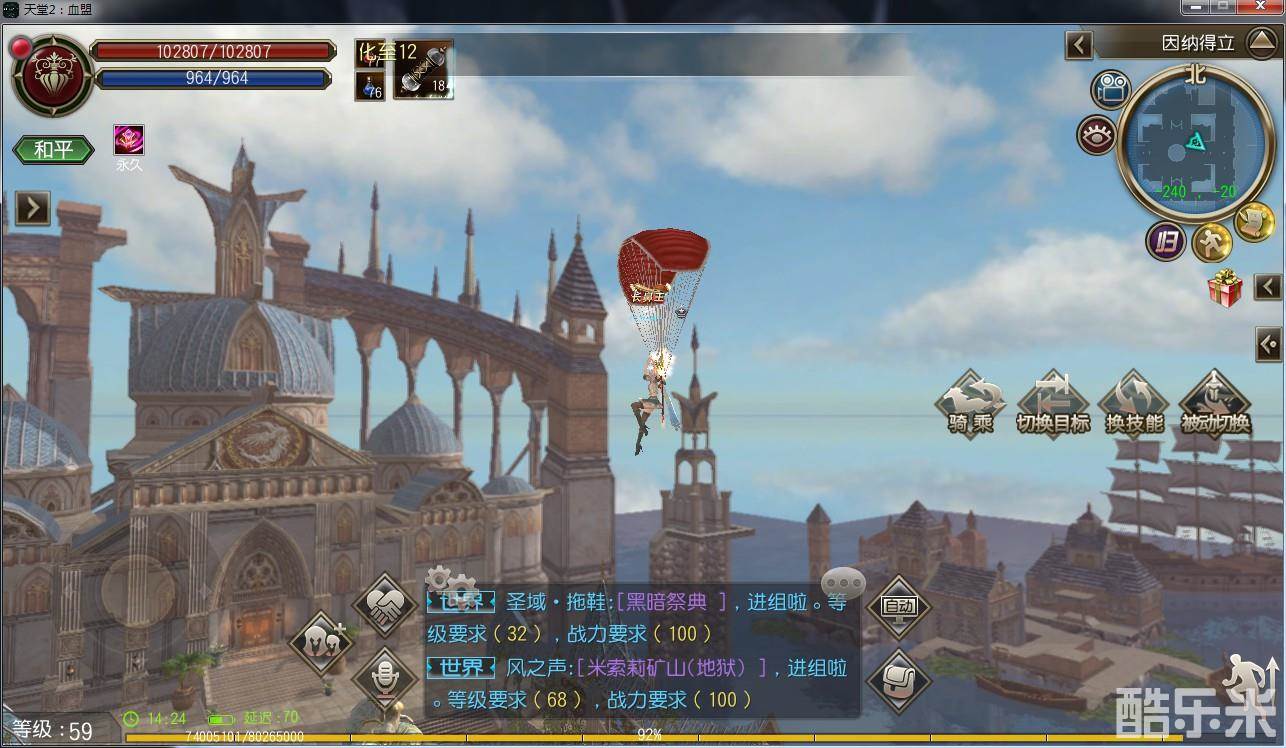The image size is (1286, 748).
Task: Activate the 骑乘 mount button
Action: coord(970,404)
